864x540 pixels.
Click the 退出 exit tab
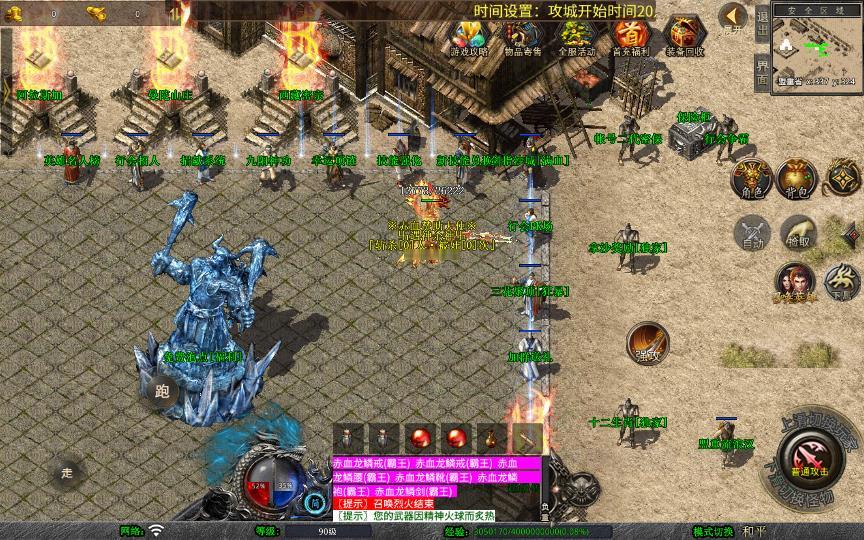coord(762,22)
